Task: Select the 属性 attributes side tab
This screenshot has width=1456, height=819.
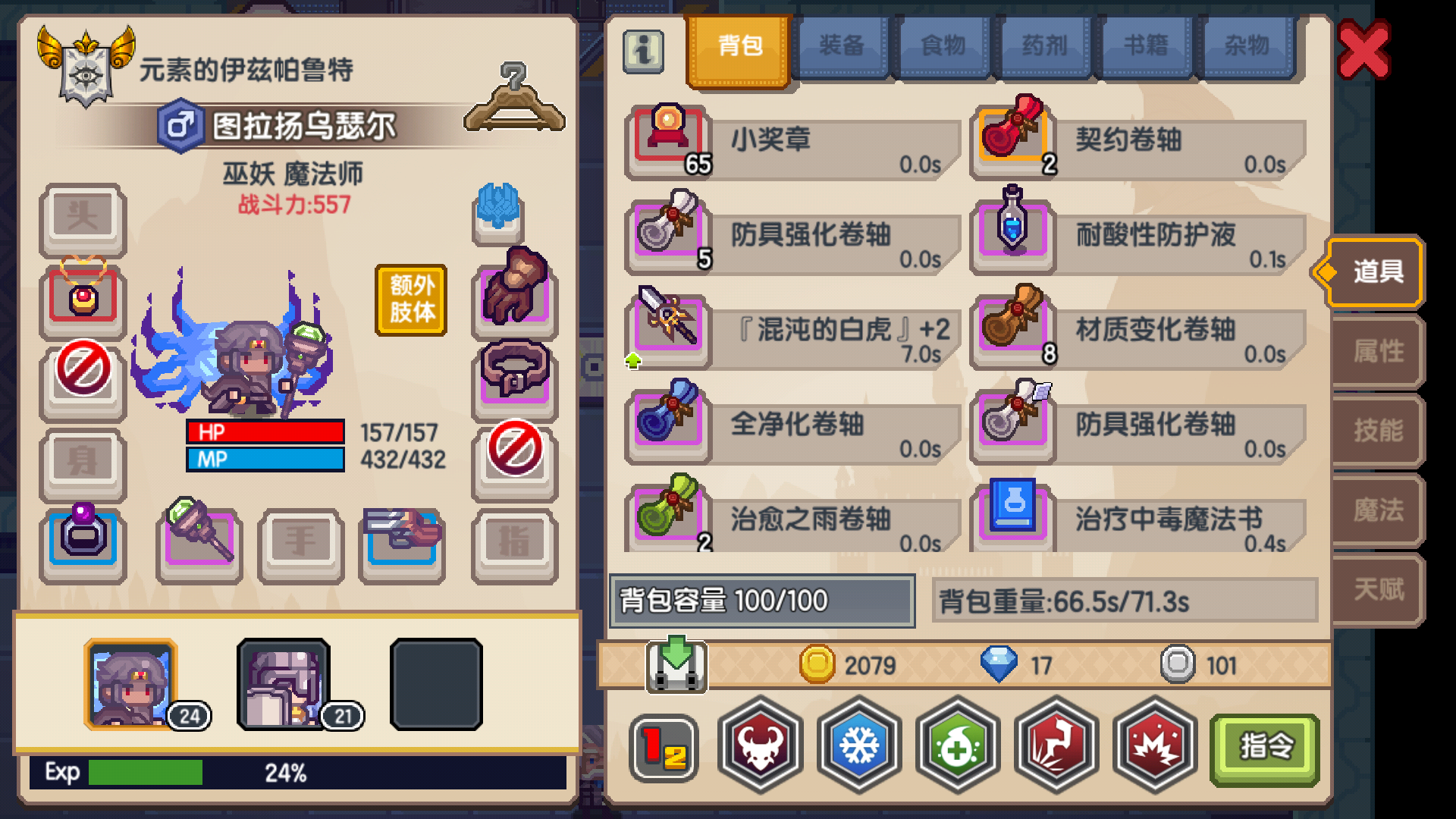Action: pyautogui.click(x=1376, y=353)
